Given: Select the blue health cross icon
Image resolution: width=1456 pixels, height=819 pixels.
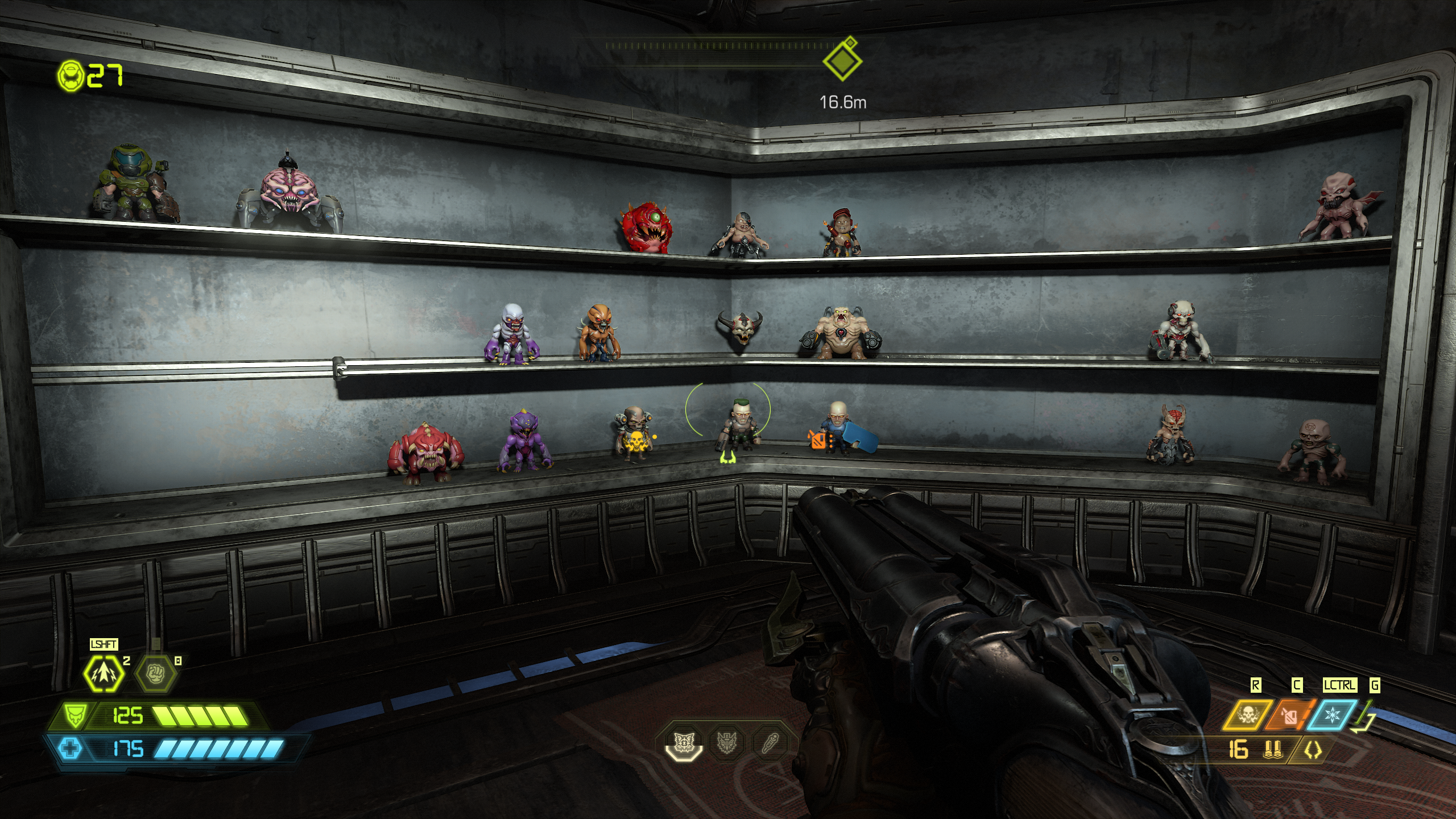Looking at the screenshot, I should point(71,748).
